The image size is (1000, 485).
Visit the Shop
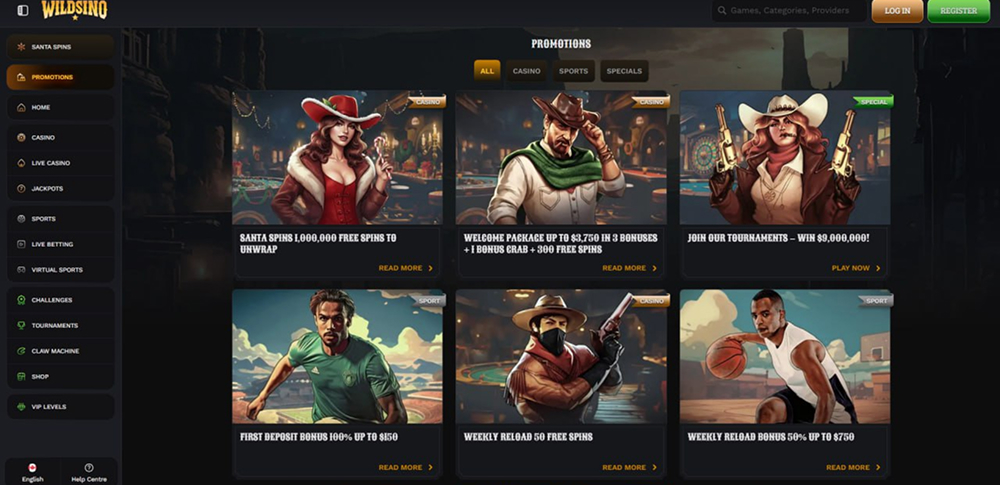59,377
